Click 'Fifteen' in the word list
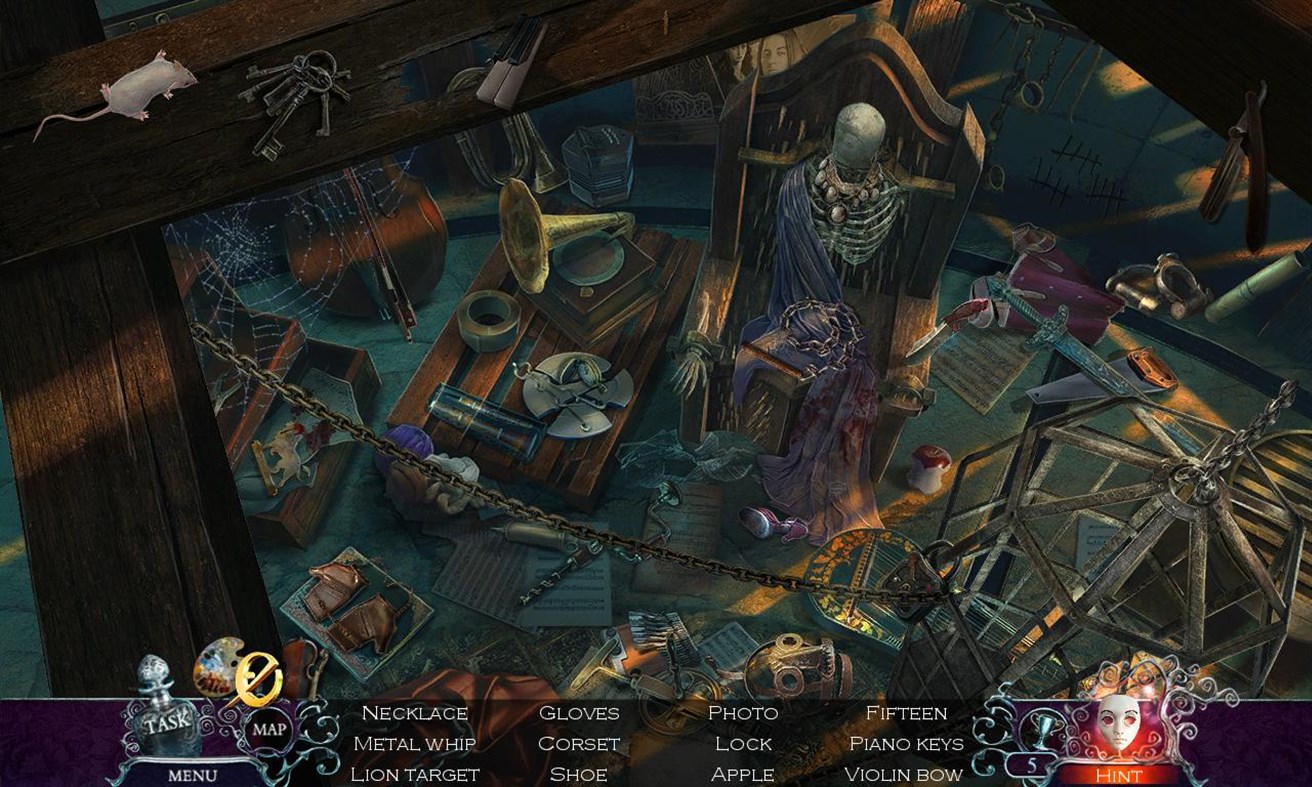 click(905, 713)
